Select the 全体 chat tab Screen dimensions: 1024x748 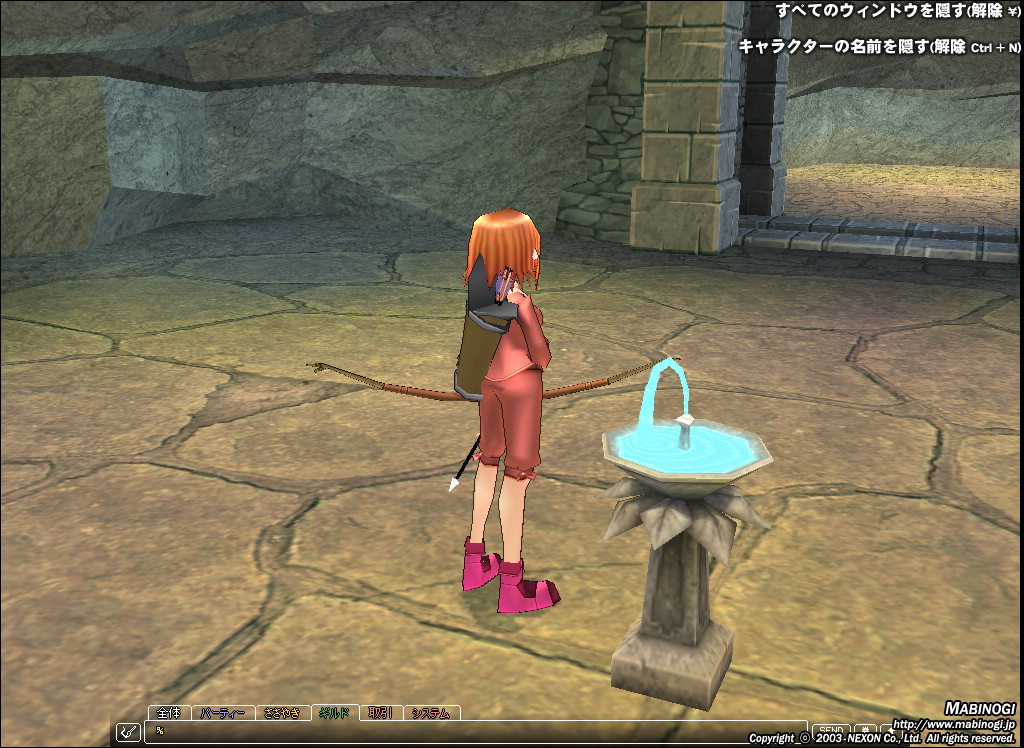coord(169,713)
